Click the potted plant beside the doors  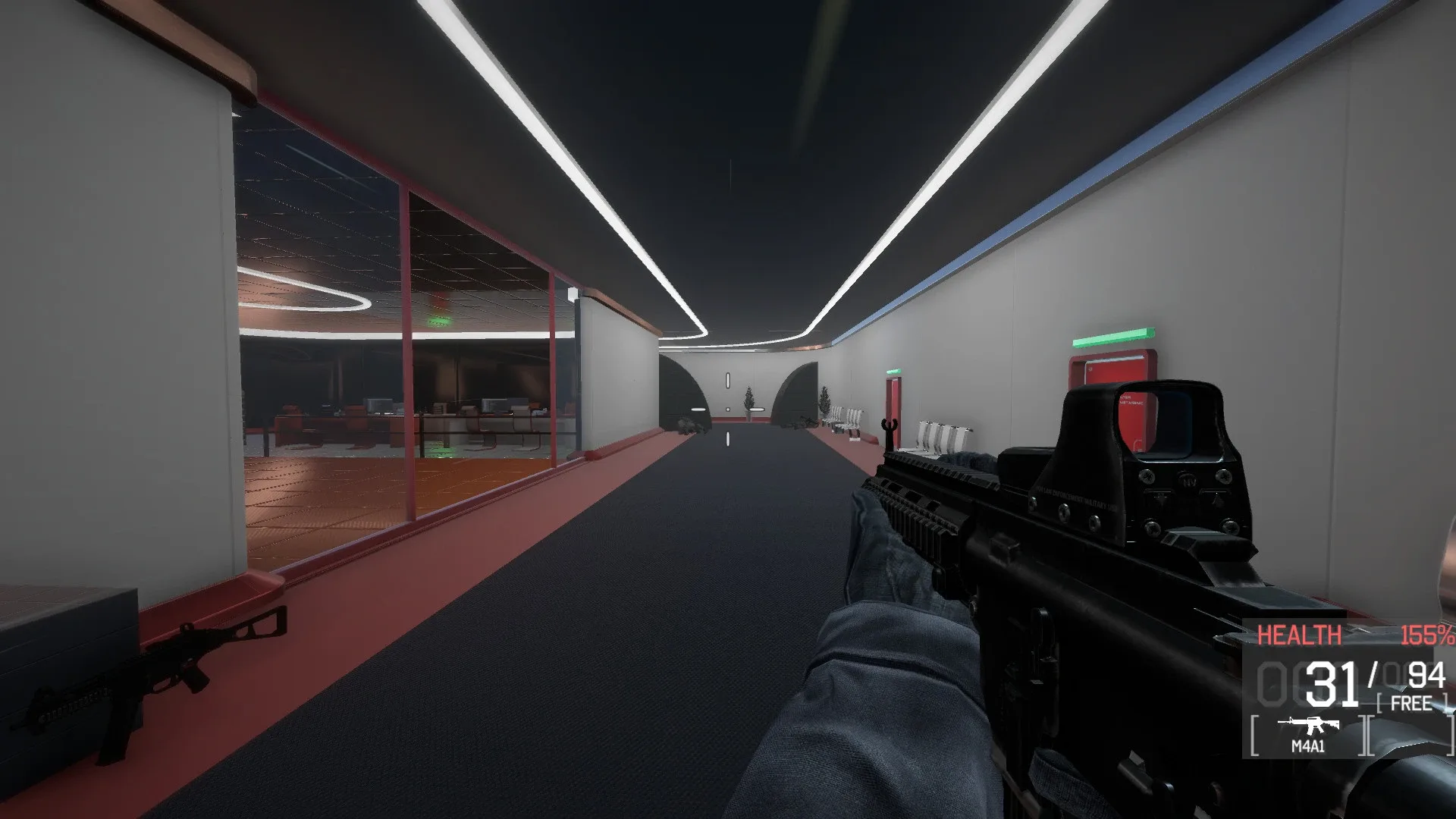[x=748, y=400]
